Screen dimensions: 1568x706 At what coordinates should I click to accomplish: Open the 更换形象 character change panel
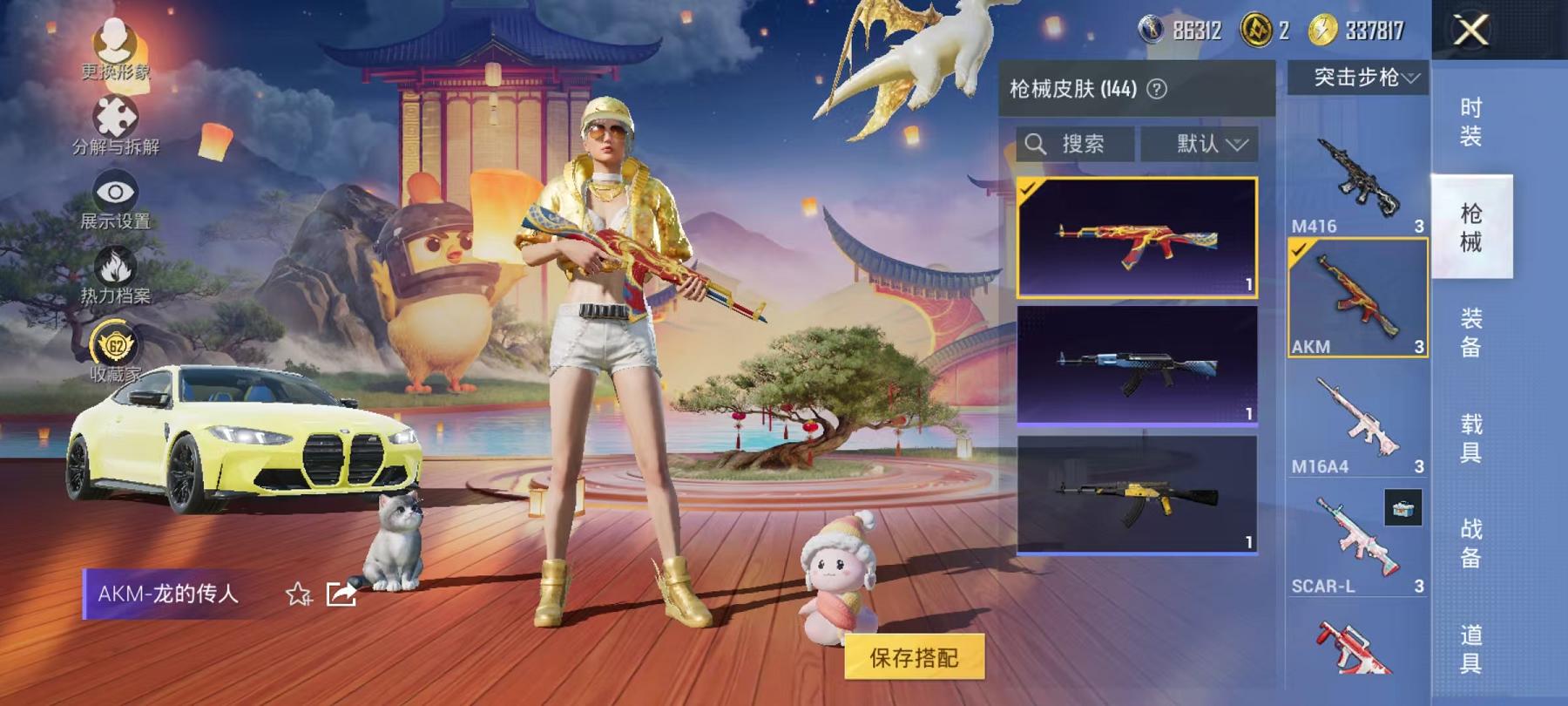116,41
